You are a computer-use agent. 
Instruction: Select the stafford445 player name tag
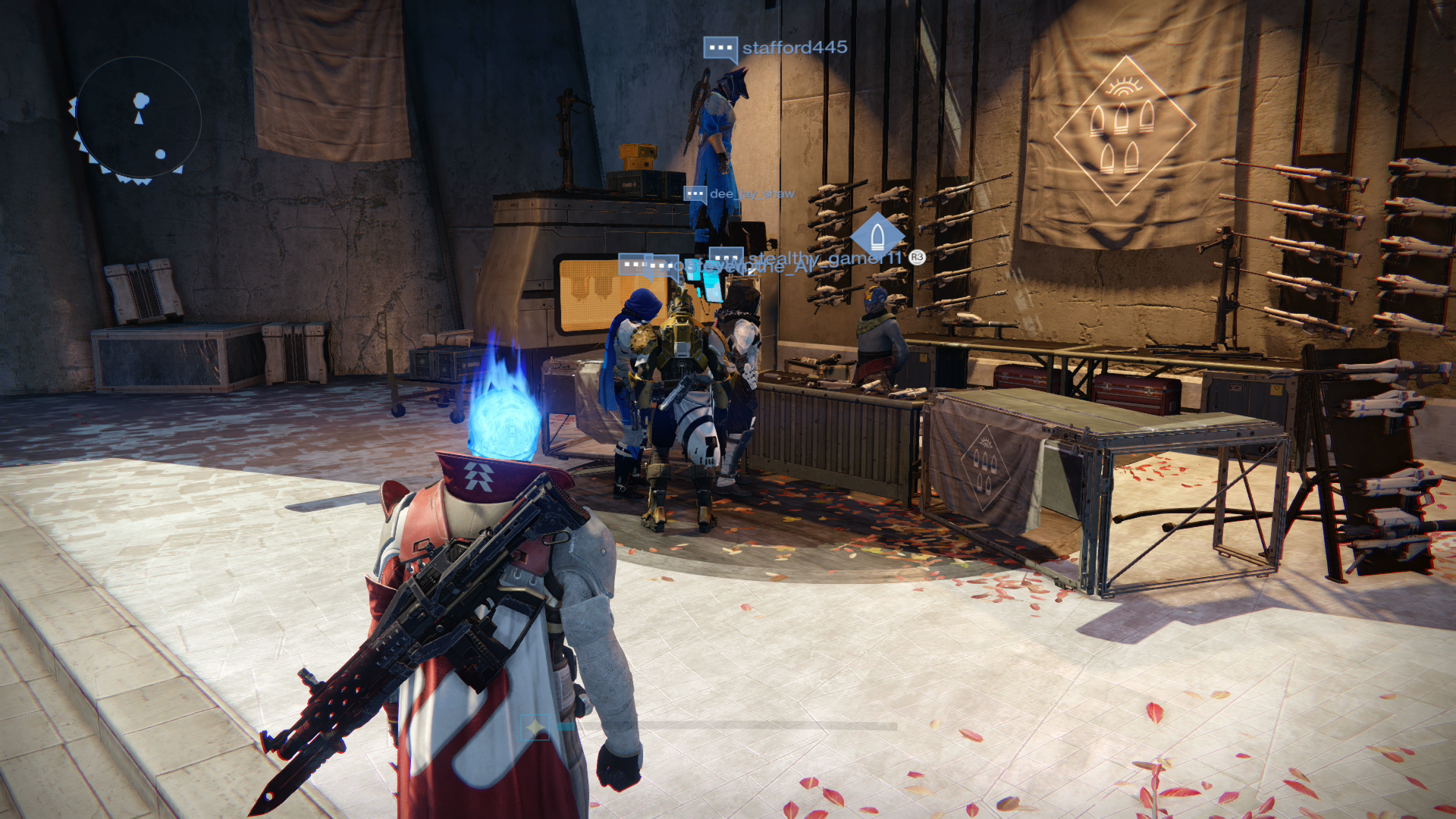794,48
